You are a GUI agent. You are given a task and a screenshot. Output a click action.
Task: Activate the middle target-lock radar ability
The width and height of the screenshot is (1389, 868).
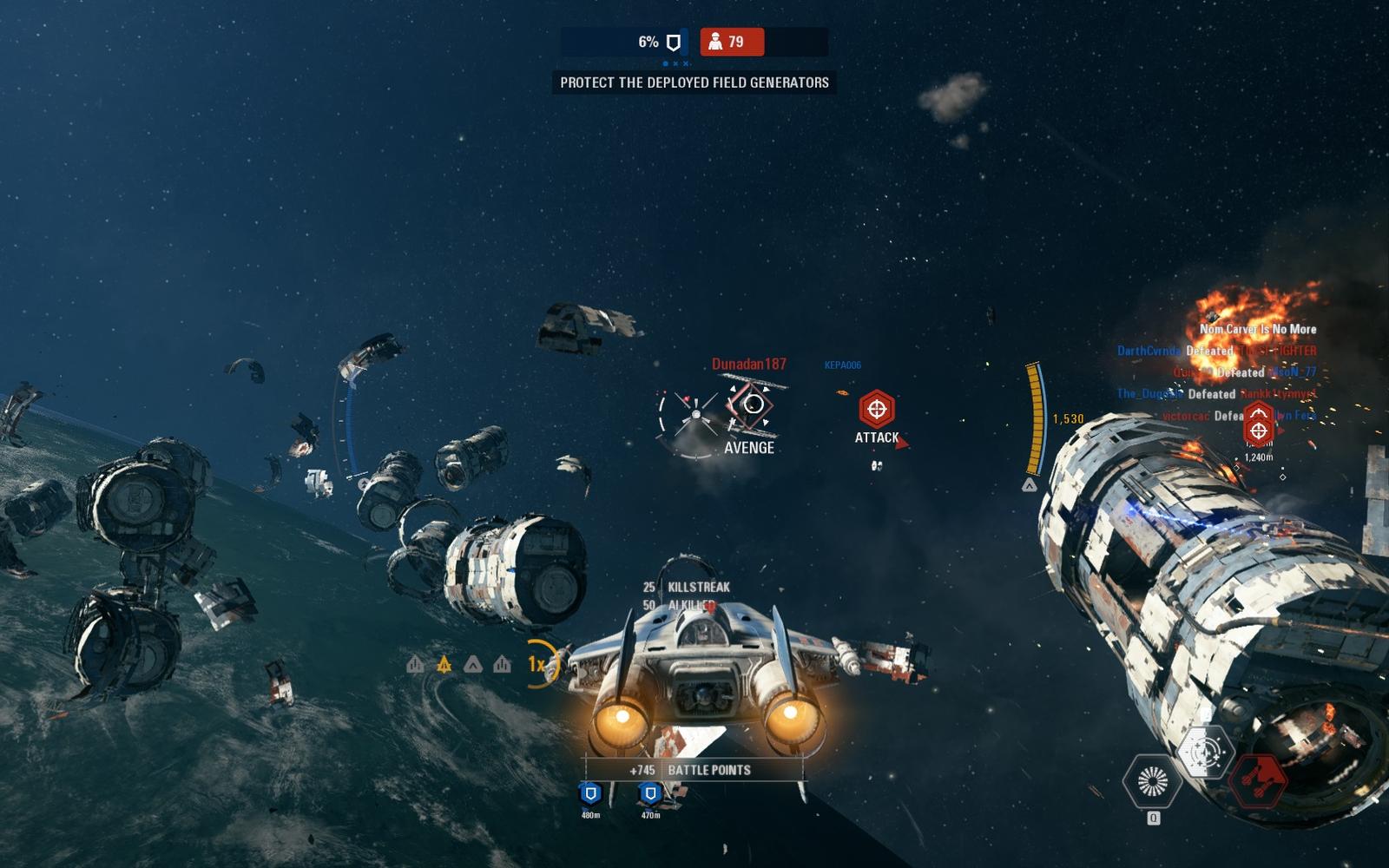[1206, 751]
